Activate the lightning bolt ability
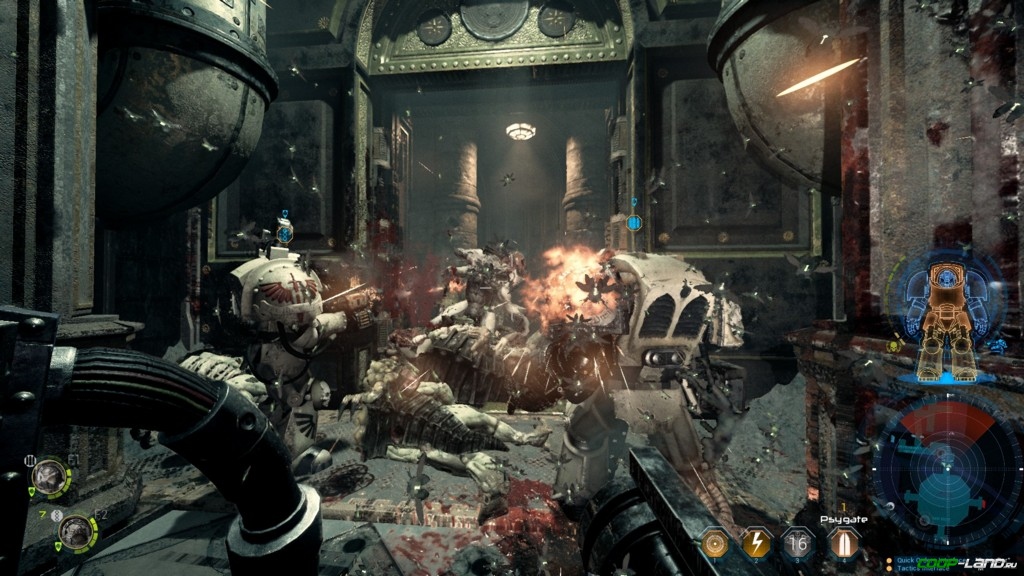This screenshot has width=1024, height=576. coord(757,543)
